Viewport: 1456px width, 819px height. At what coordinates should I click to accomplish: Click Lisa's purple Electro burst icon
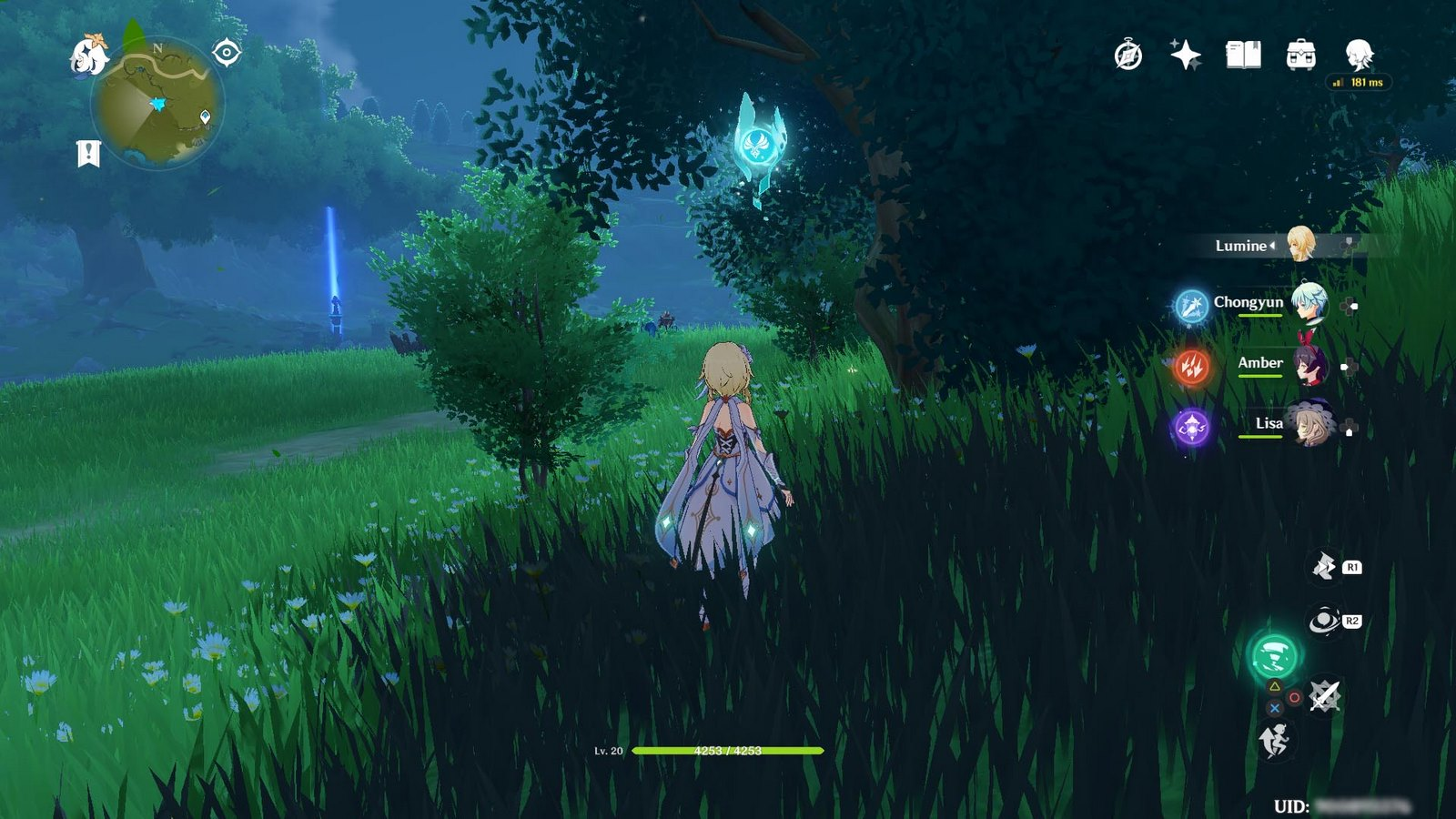[1191, 427]
